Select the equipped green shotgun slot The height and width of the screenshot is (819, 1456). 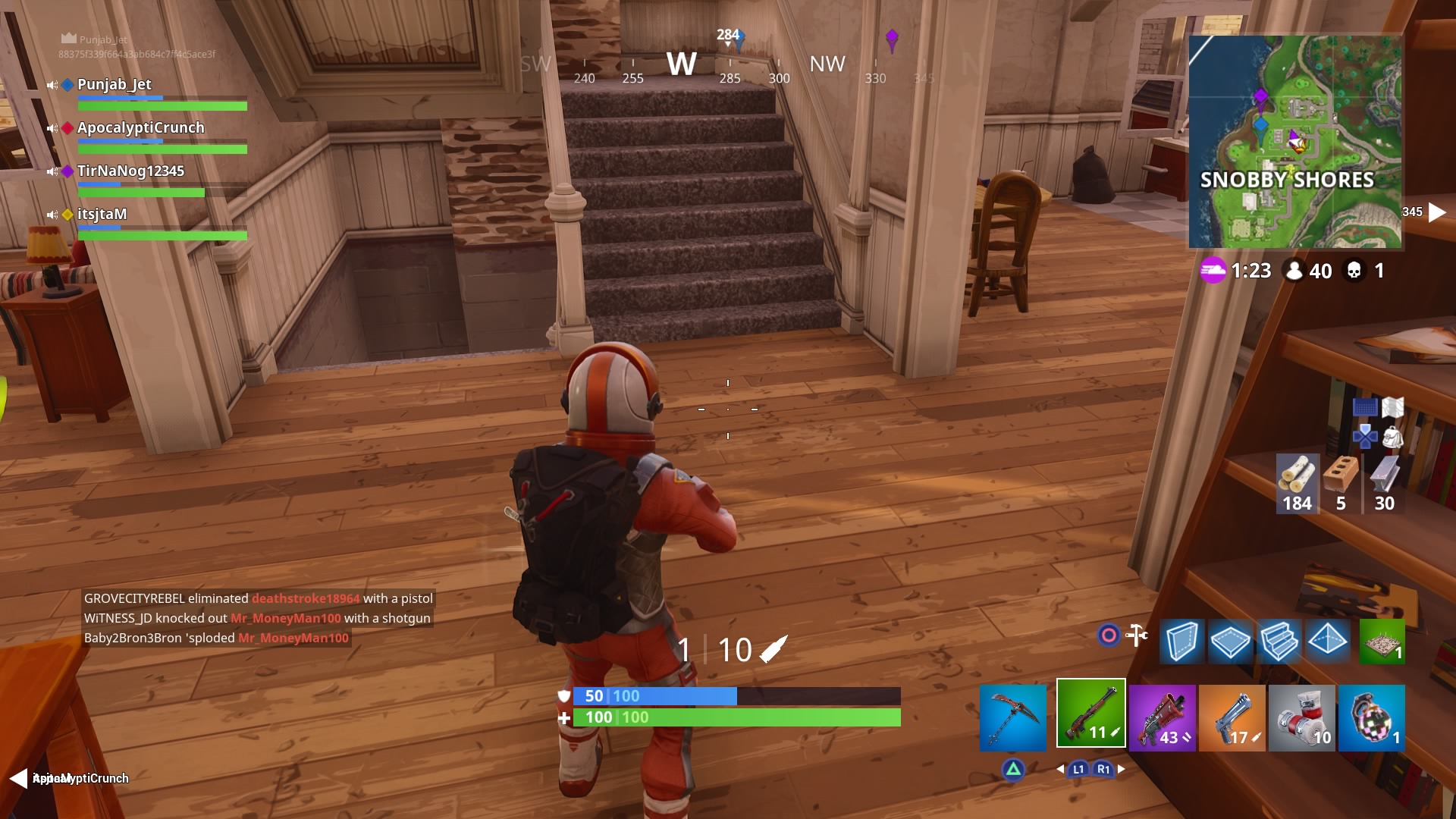coord(1090,717)
